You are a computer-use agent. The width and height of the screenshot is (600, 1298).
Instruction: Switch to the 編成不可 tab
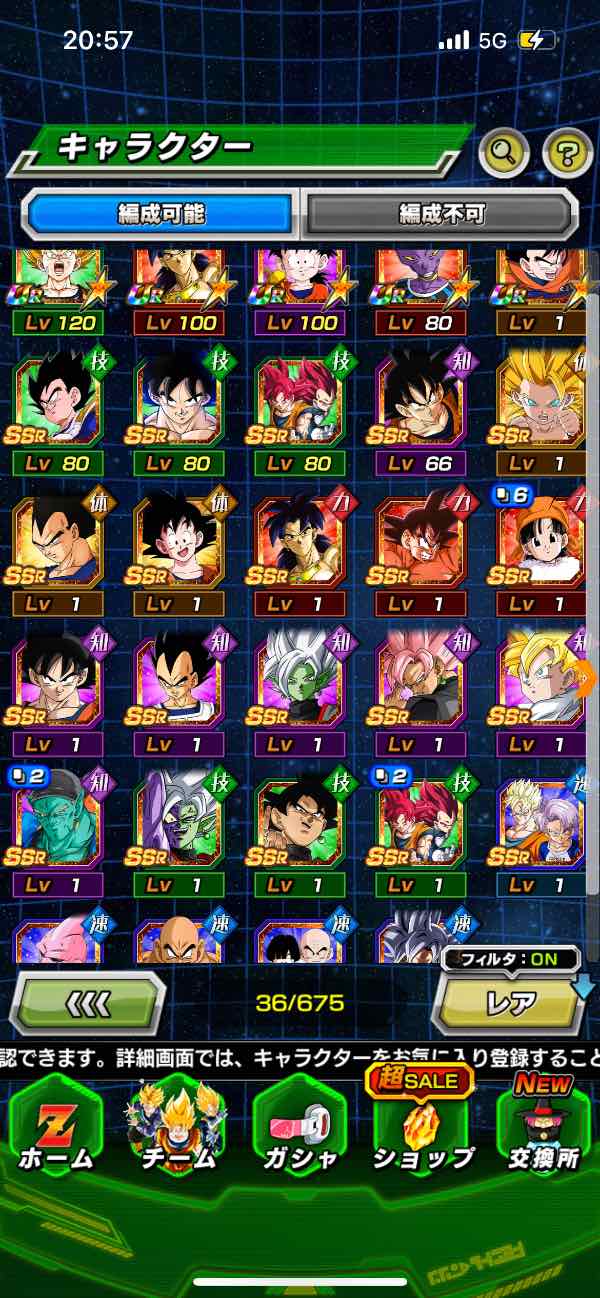[441, 214]
